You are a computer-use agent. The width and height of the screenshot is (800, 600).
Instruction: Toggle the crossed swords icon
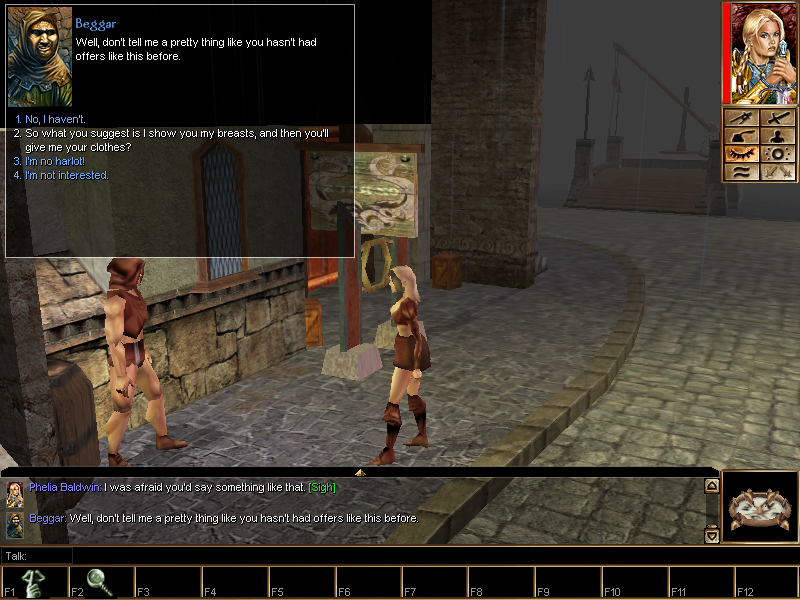pyautogui.click(x=777, y=172)
